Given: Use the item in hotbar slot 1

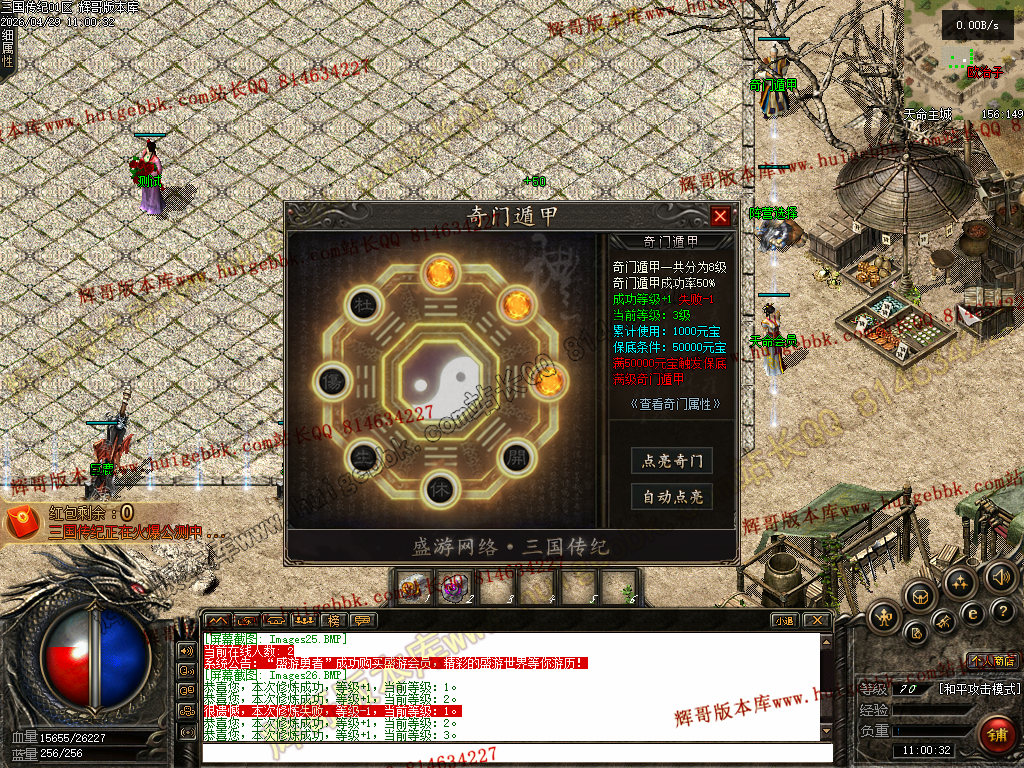Looking at the screenshot, I should click(x=410, y=588).
